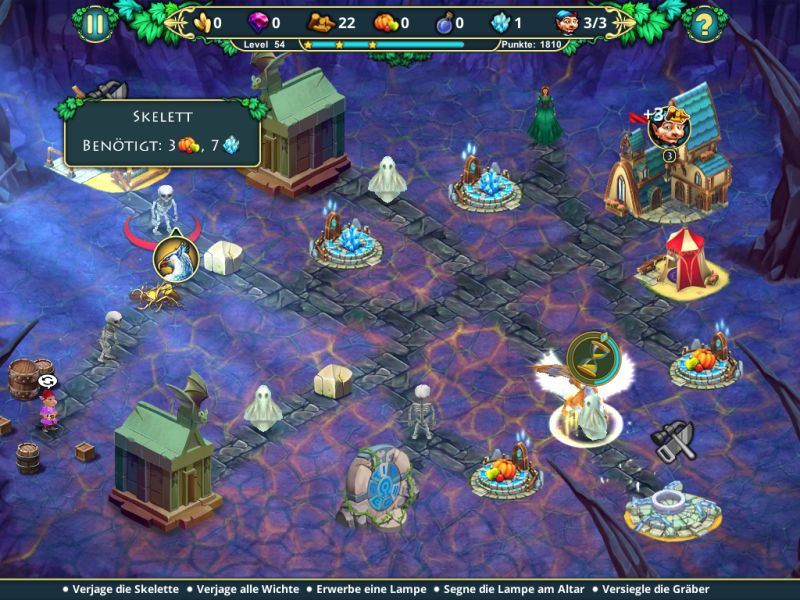Open help with the question mark button

[x=705, y=23]
